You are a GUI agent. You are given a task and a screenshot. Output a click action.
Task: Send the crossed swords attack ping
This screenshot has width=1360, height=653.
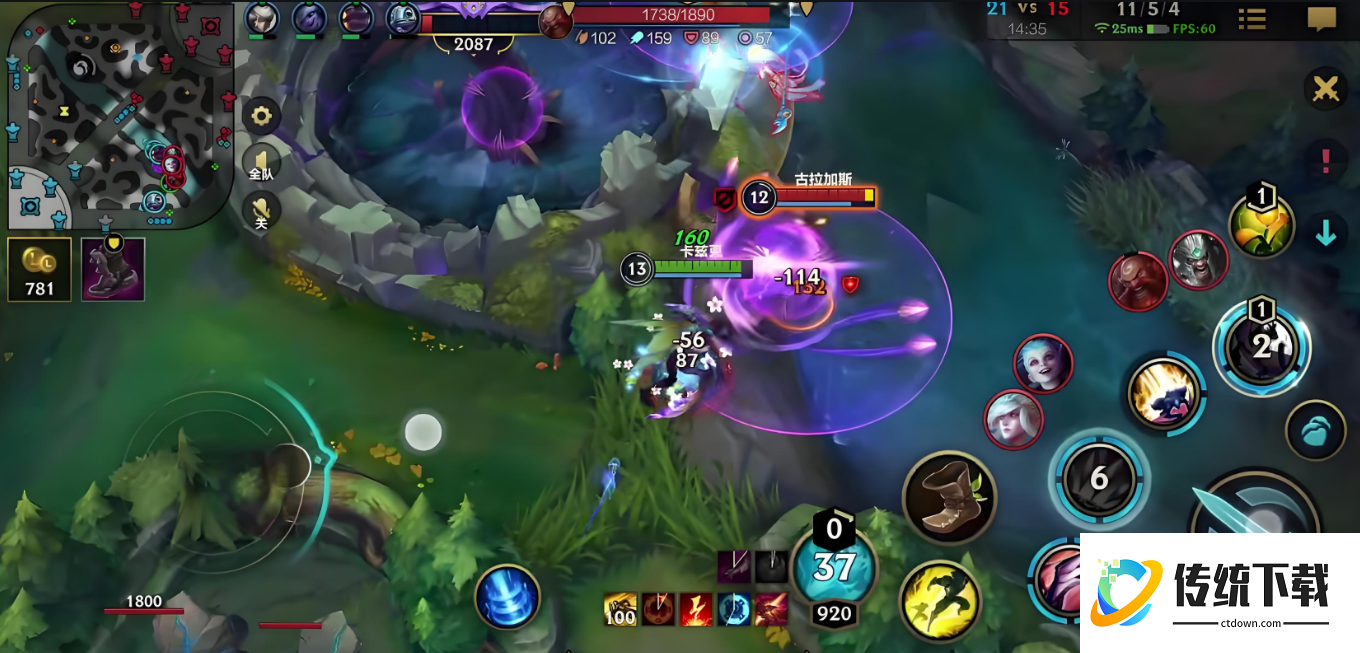point(1326,89)
